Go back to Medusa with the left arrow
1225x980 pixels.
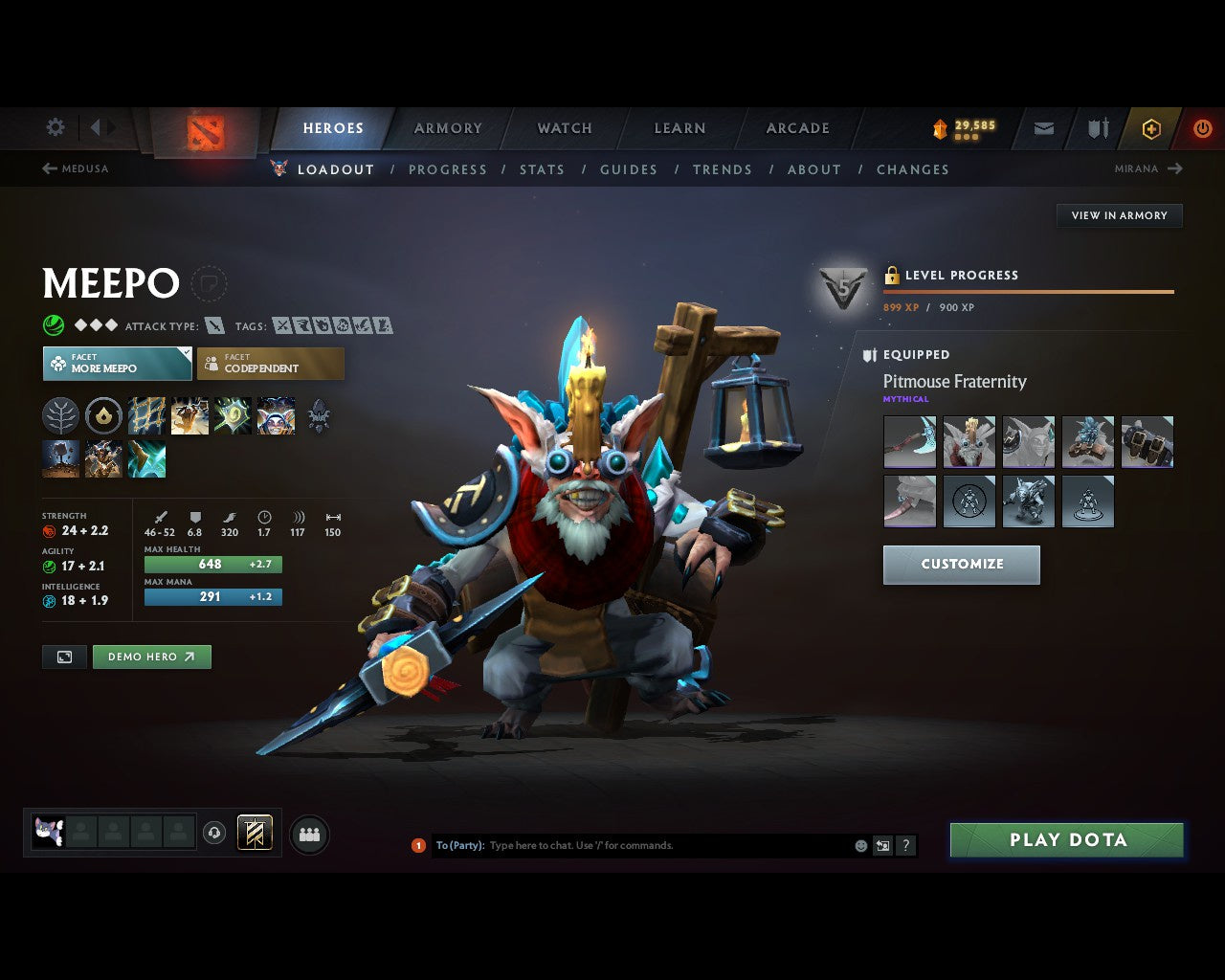click(x=48, y=168)
